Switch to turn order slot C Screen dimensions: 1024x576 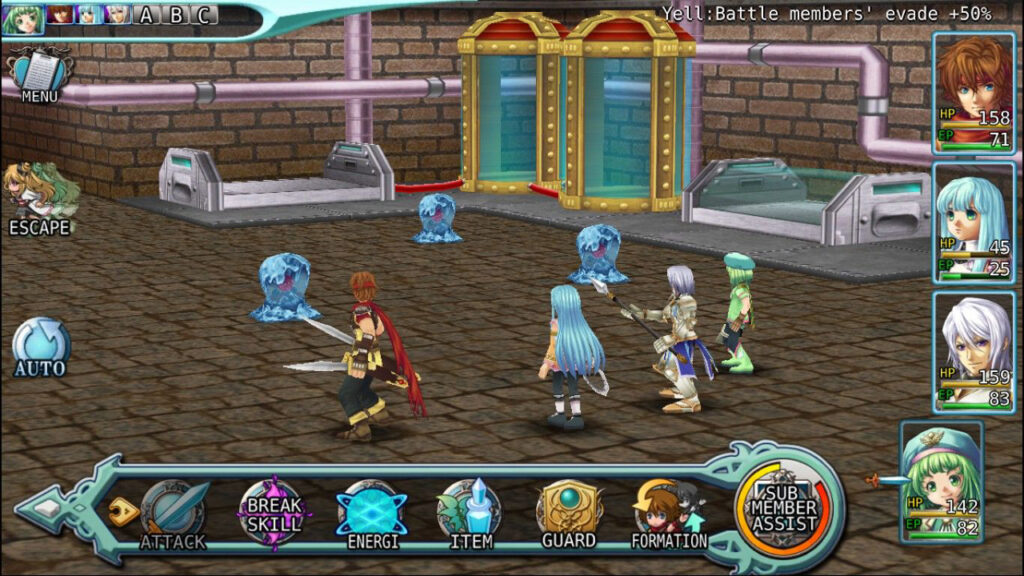tap(203, 15)
